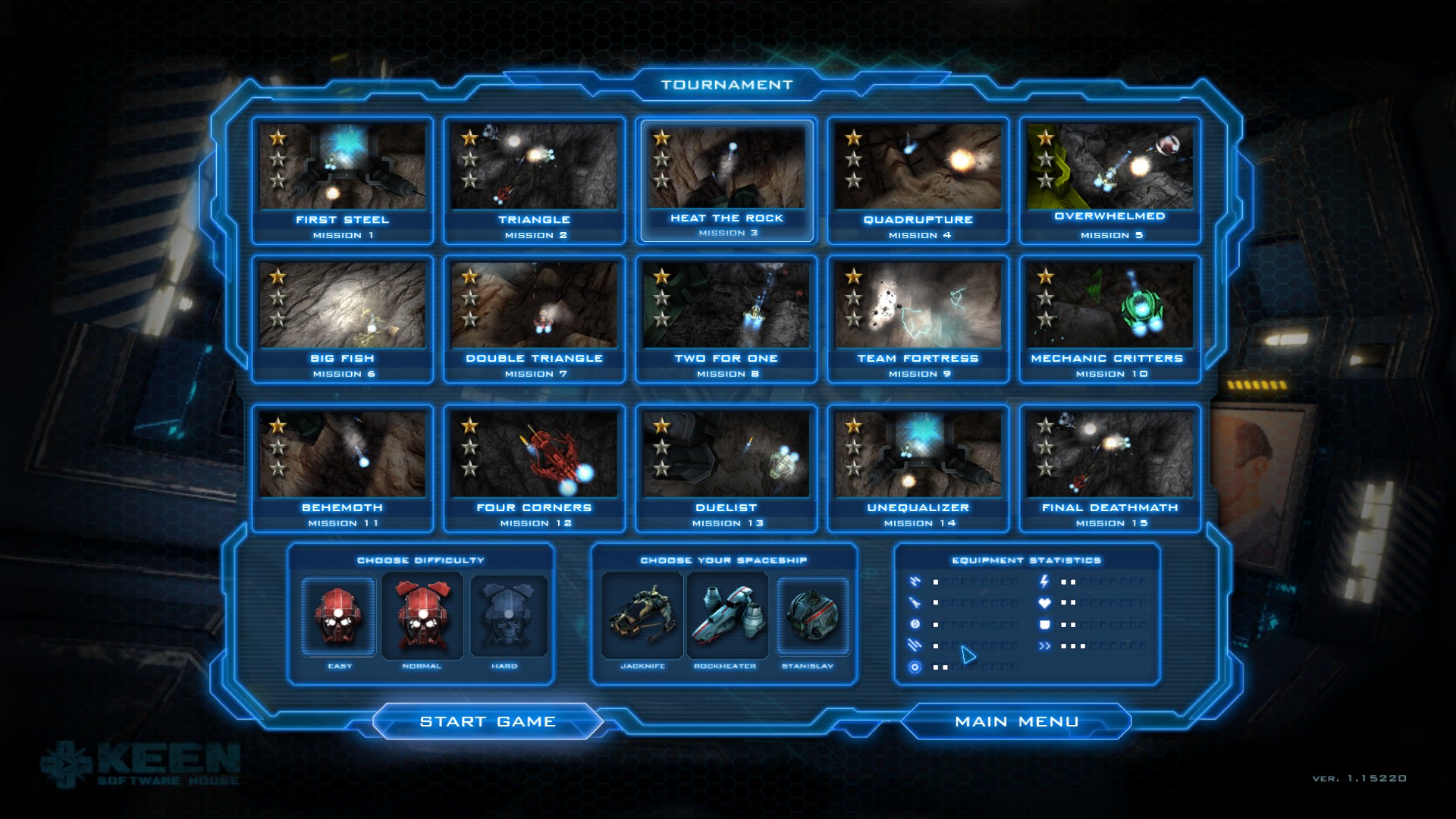
Task: Select Double Triangle mission 7
Action: [535, 318]
